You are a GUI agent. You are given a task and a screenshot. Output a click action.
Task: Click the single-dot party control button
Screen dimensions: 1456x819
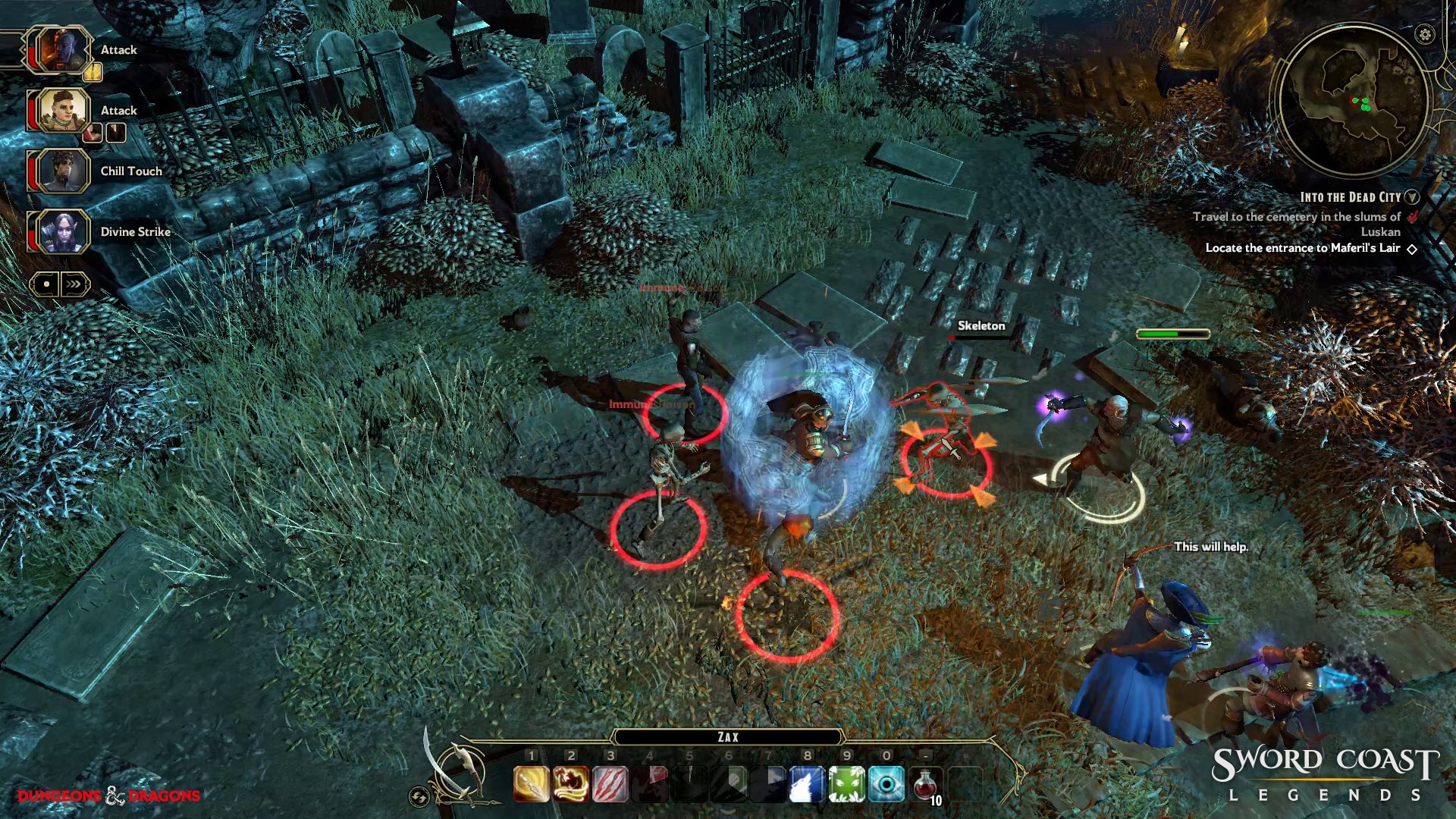click(x=46, y=284)
